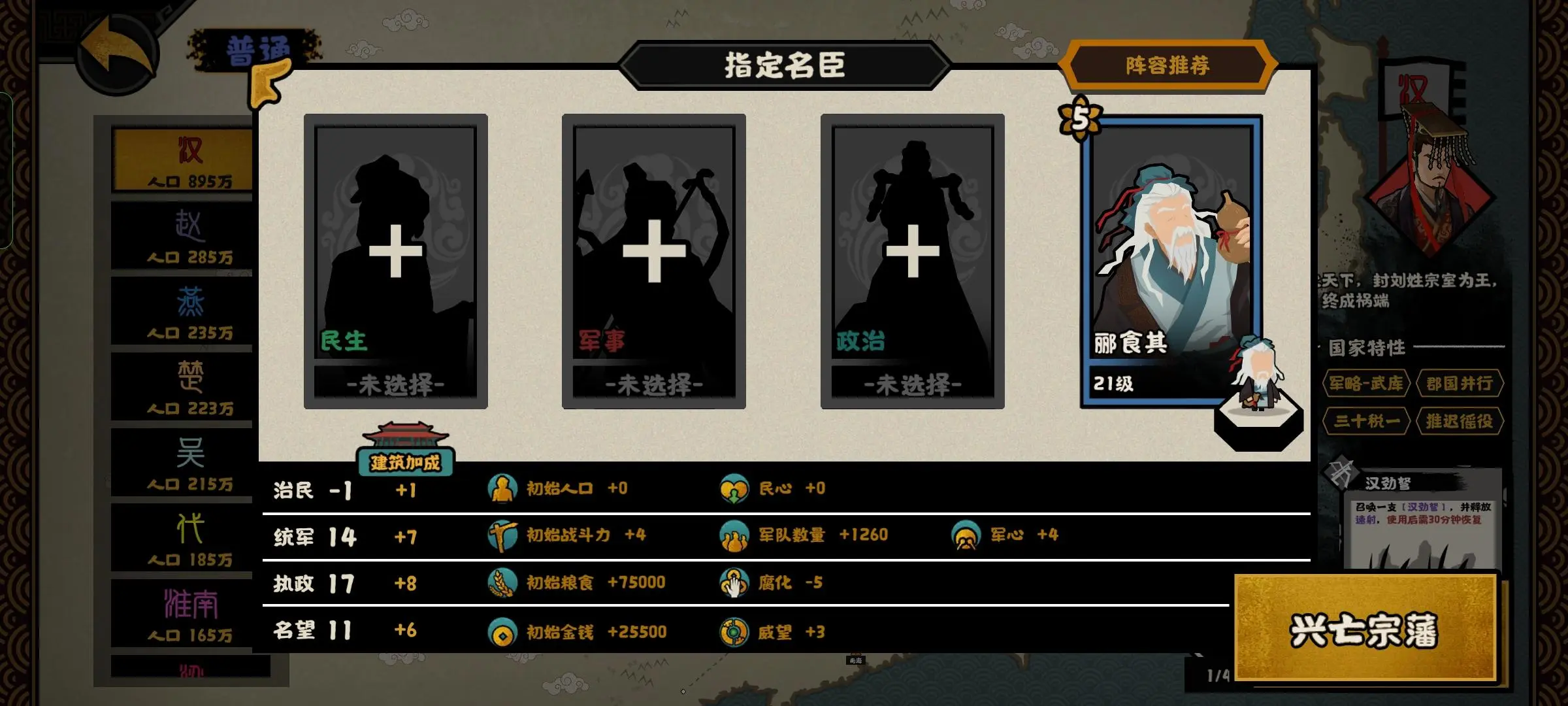Select the 燕 faction
Image resolution: width=1568 pixels, height=706 pixels.
pyautogui.click(x=181, y=312)
